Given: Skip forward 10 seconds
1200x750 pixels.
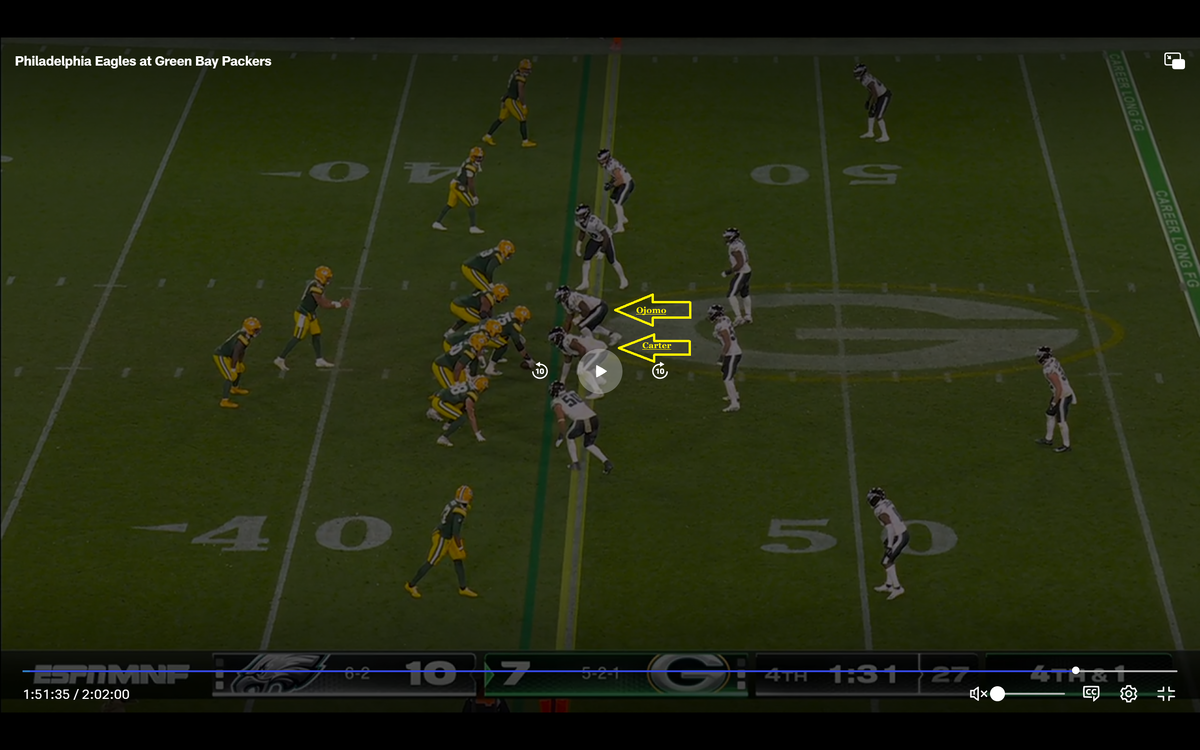Looking at the screenshot, I should [660, 371].
